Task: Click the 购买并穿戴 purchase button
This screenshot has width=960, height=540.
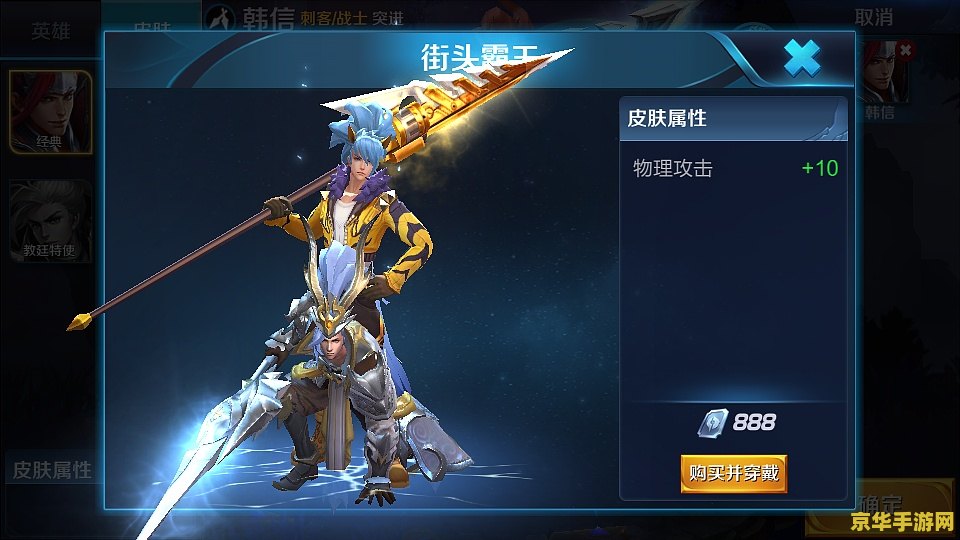Action: pos(733,473)
